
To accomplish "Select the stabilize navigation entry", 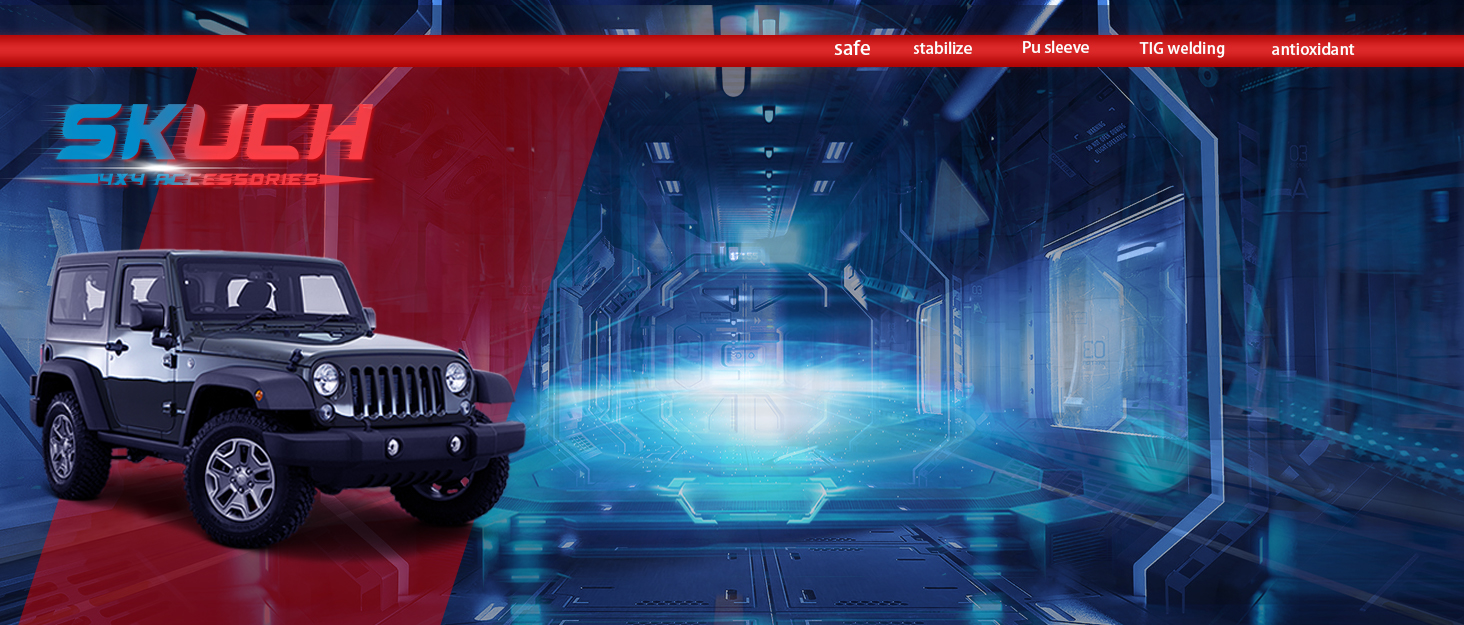I will (x=942, y=49).
